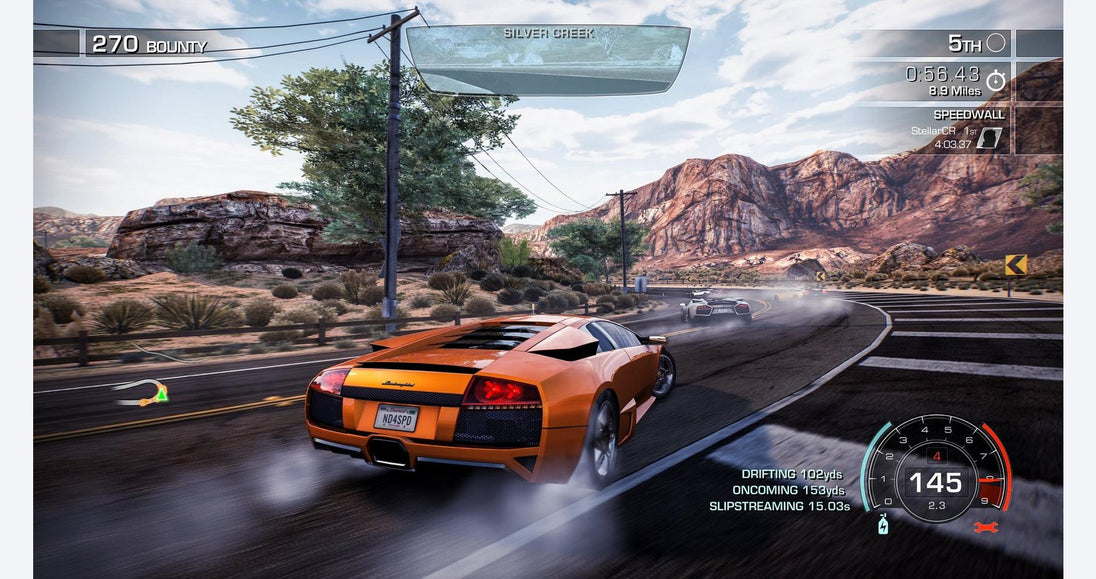
Task: Click the red wrench damage icon
Action: (985, 526)
